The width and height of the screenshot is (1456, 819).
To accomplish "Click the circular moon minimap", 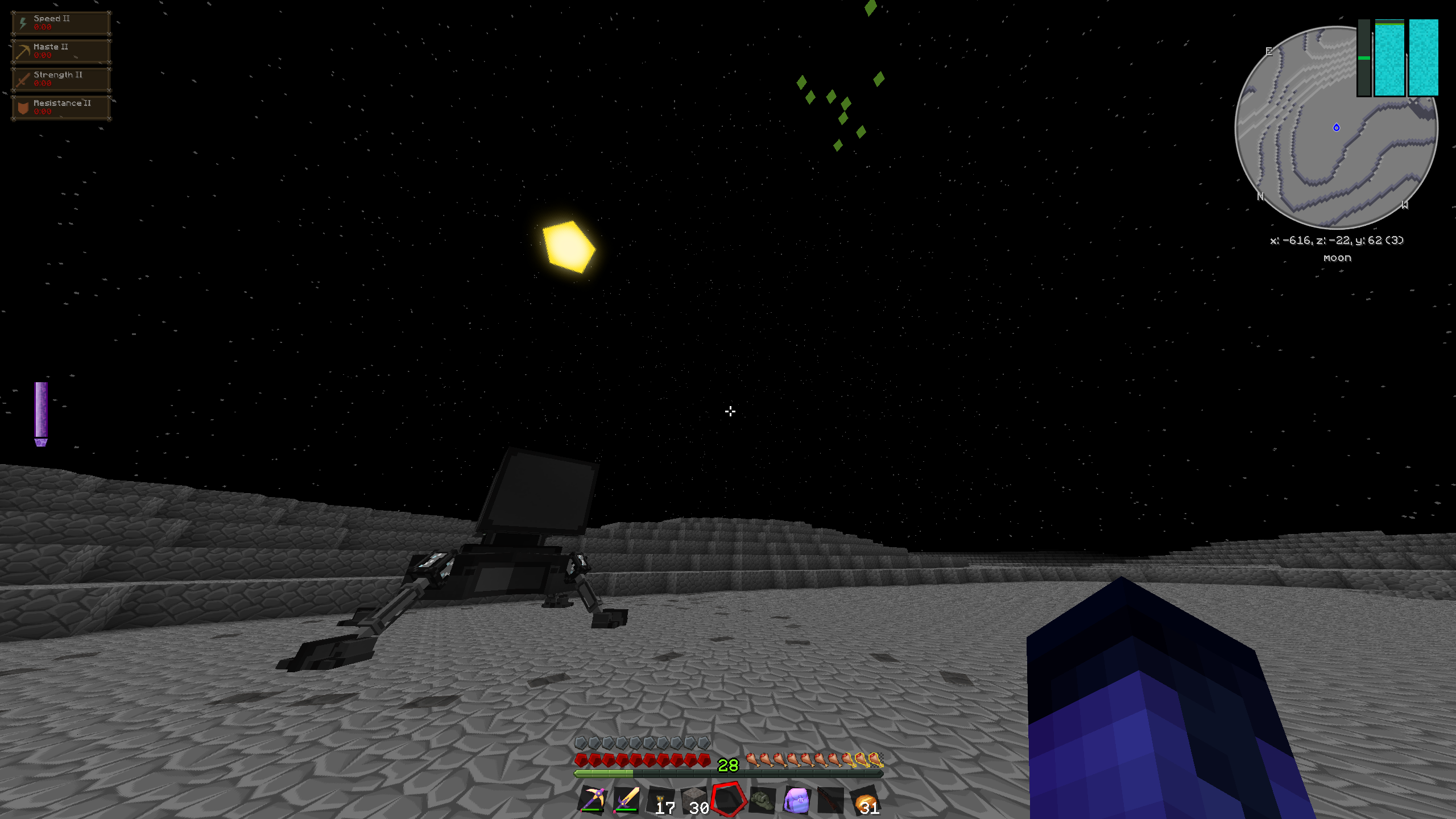I will tap(1336, 127).
